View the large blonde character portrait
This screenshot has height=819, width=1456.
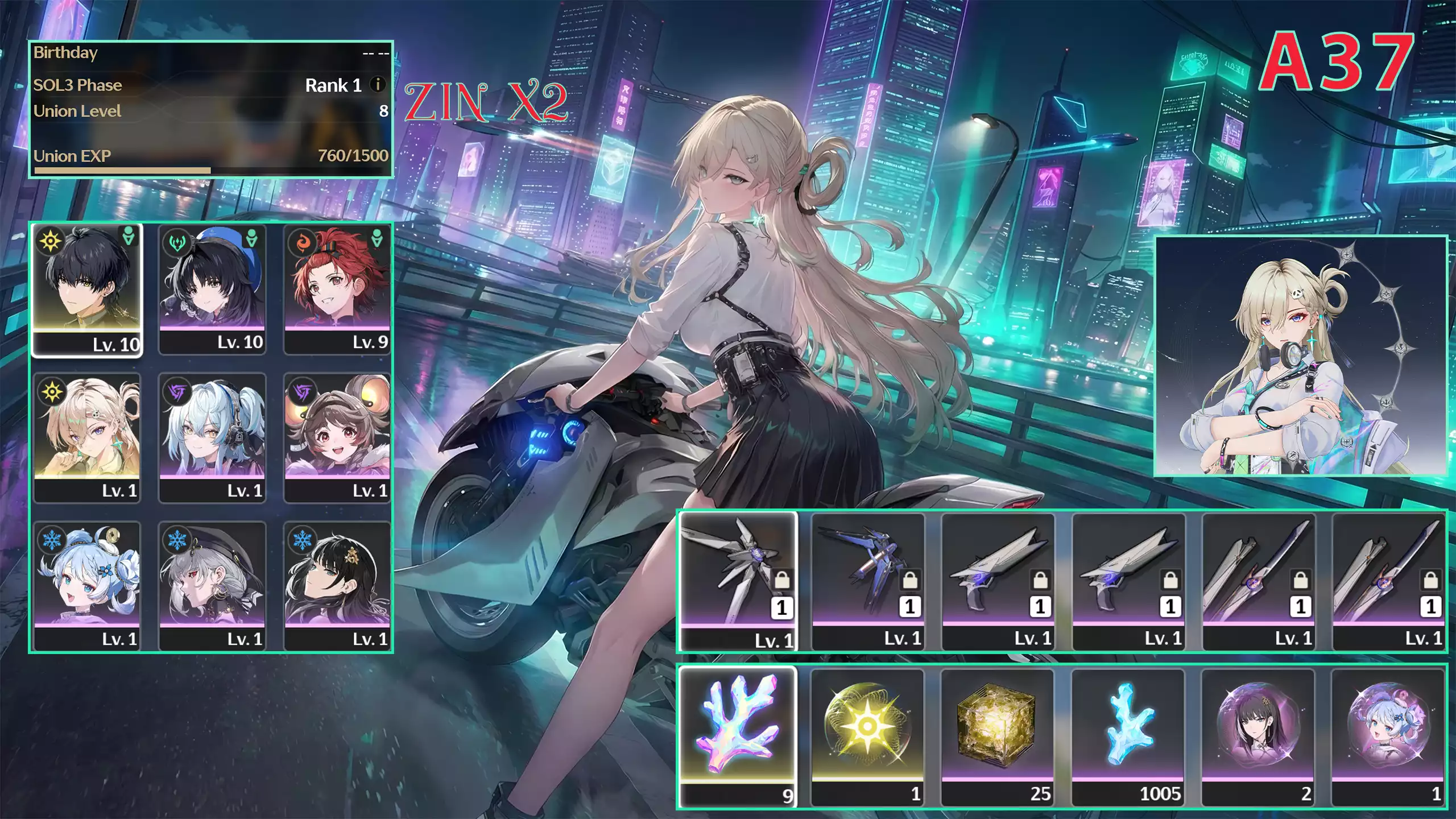[x=1300, y=356]
